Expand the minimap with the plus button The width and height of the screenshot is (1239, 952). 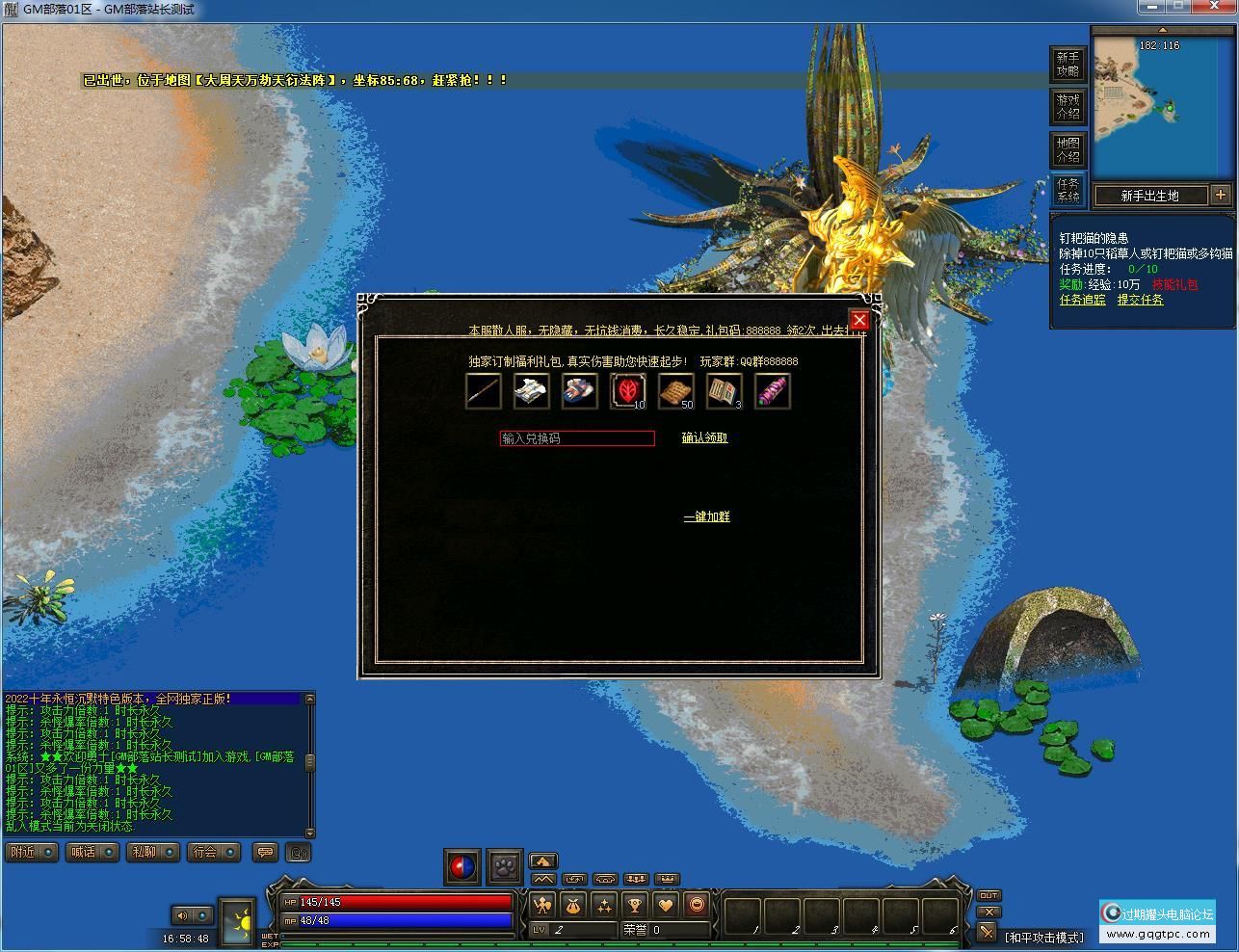click(1221, 195)
